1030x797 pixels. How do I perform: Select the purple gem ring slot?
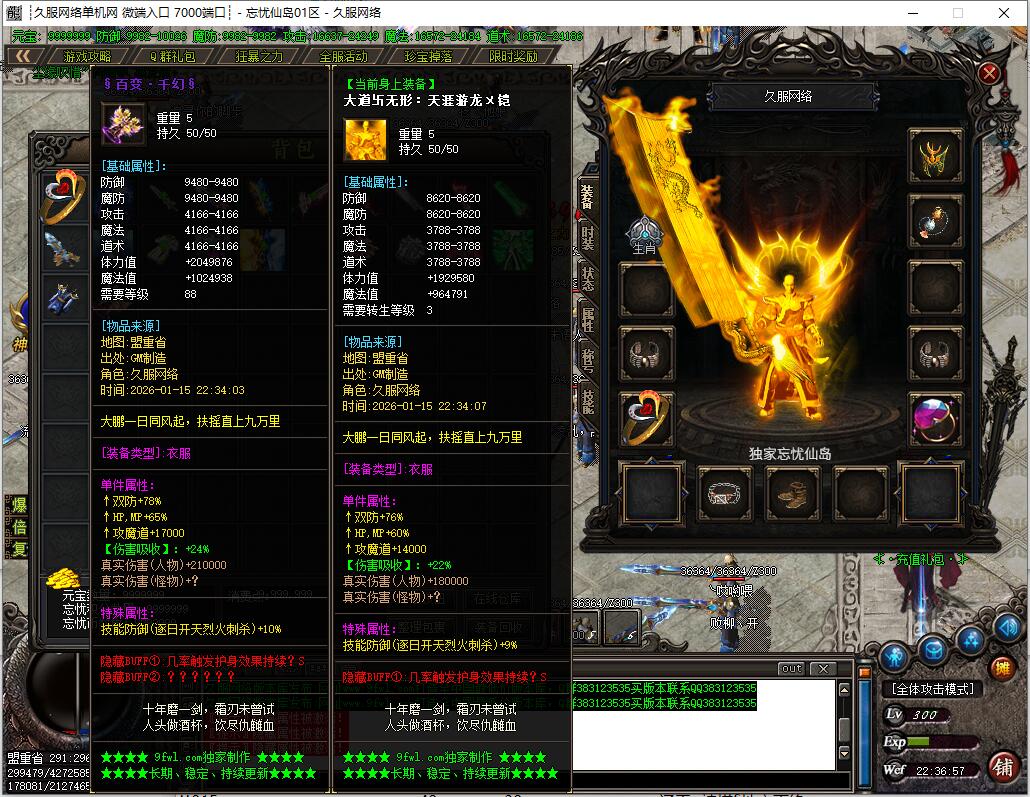935,418
